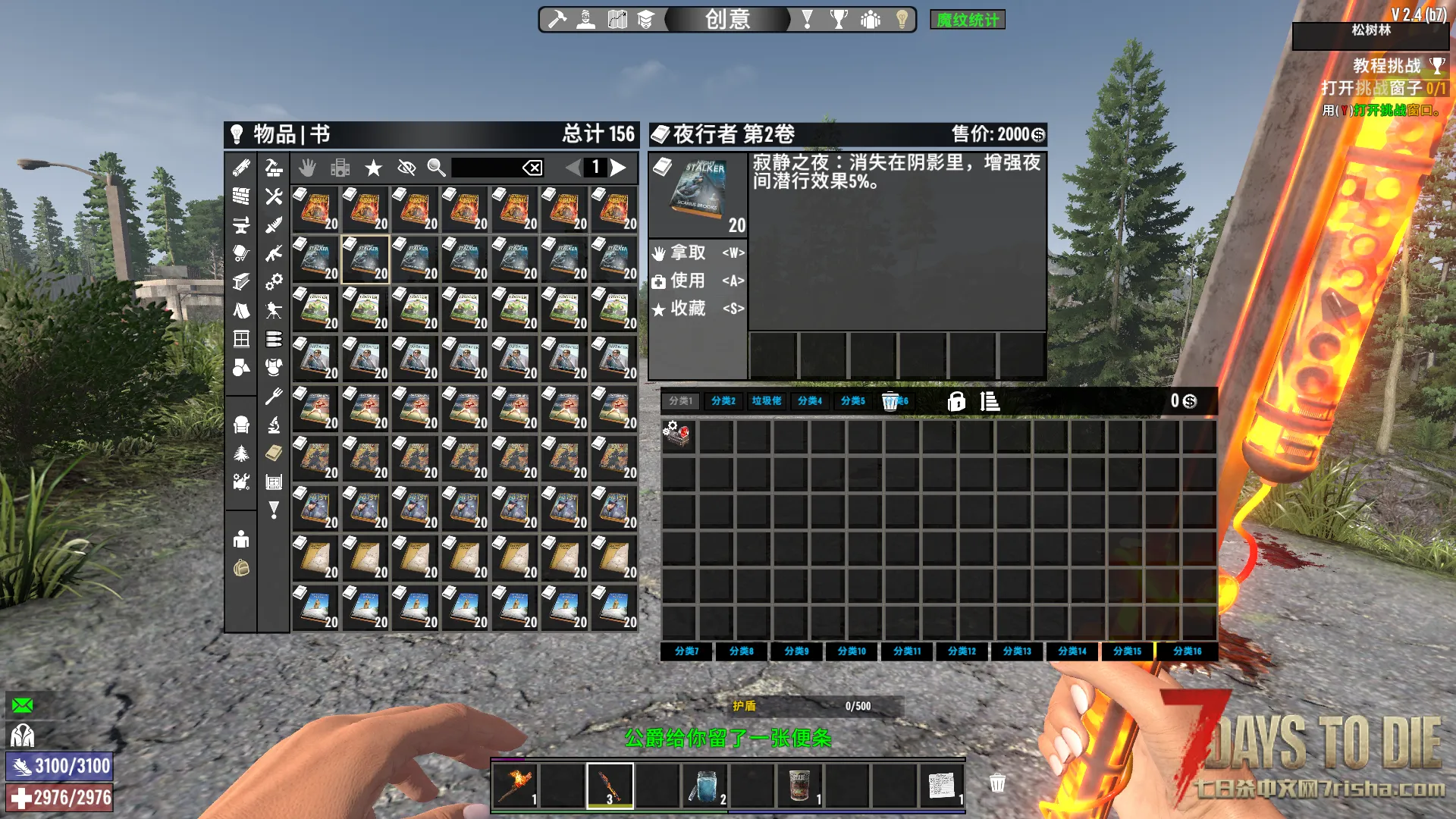Open the skills graduation cap tab
The width and height of the screenshot is (1456, 819).
click(645, 19)
